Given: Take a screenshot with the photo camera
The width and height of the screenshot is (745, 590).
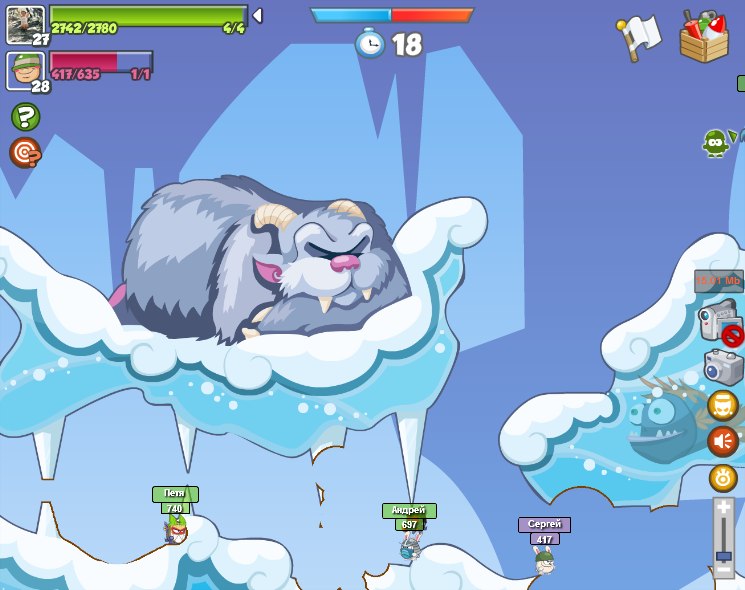Looking at the screenshot, I should (723, 366).
